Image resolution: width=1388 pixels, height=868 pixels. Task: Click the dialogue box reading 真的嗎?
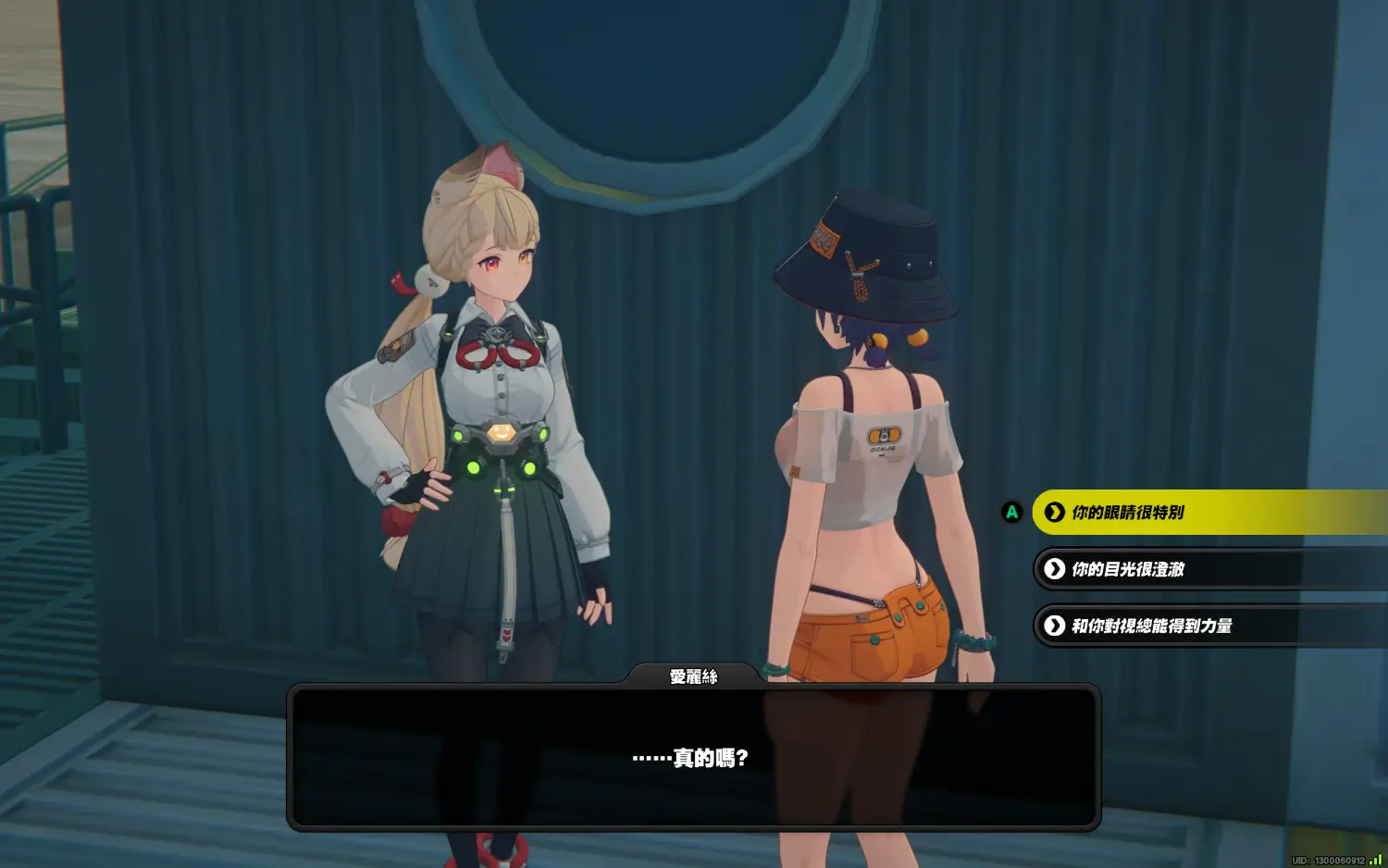pyautogui.click(x=693, y=757)
